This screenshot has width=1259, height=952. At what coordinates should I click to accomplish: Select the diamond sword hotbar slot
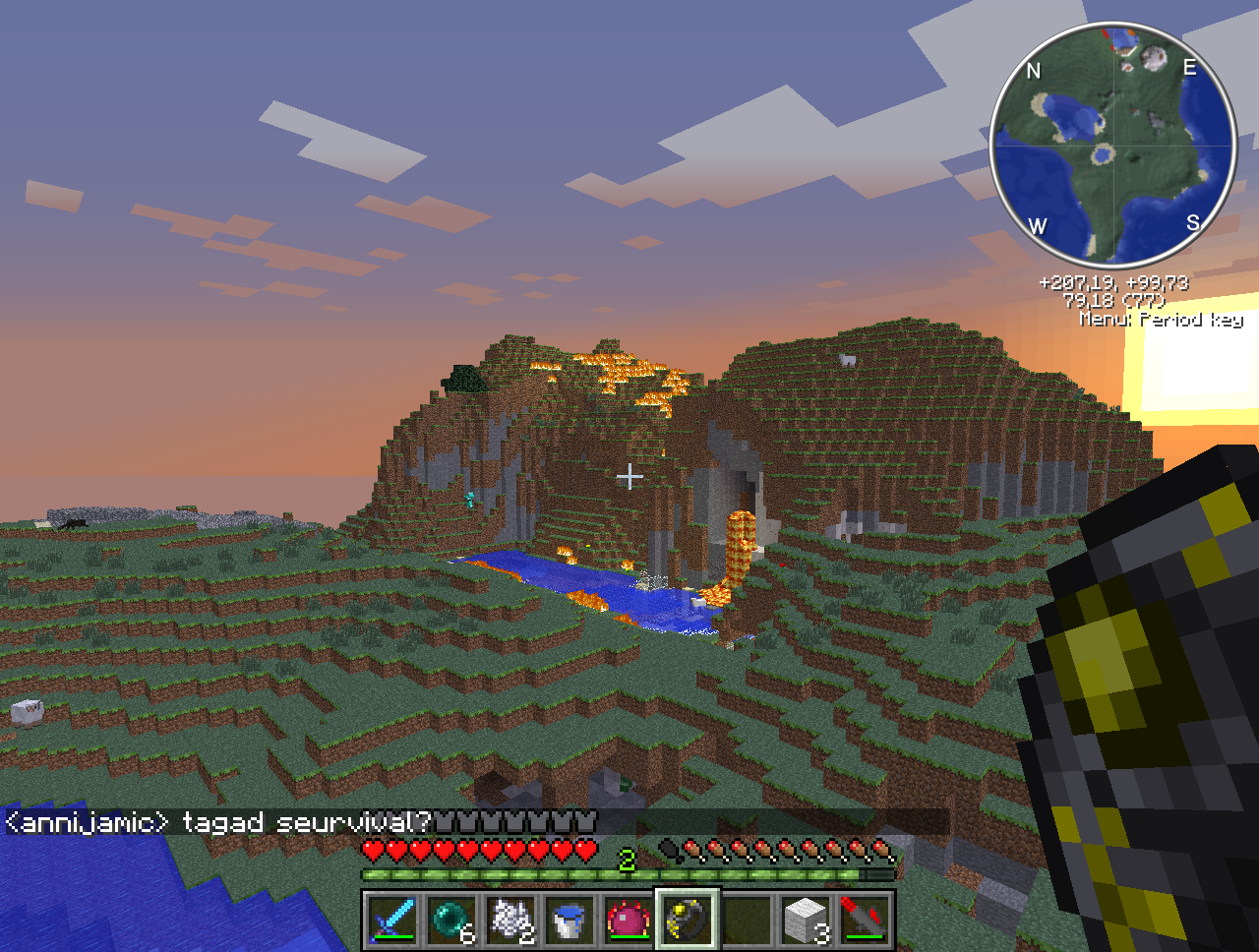click(x=392, y=921)
